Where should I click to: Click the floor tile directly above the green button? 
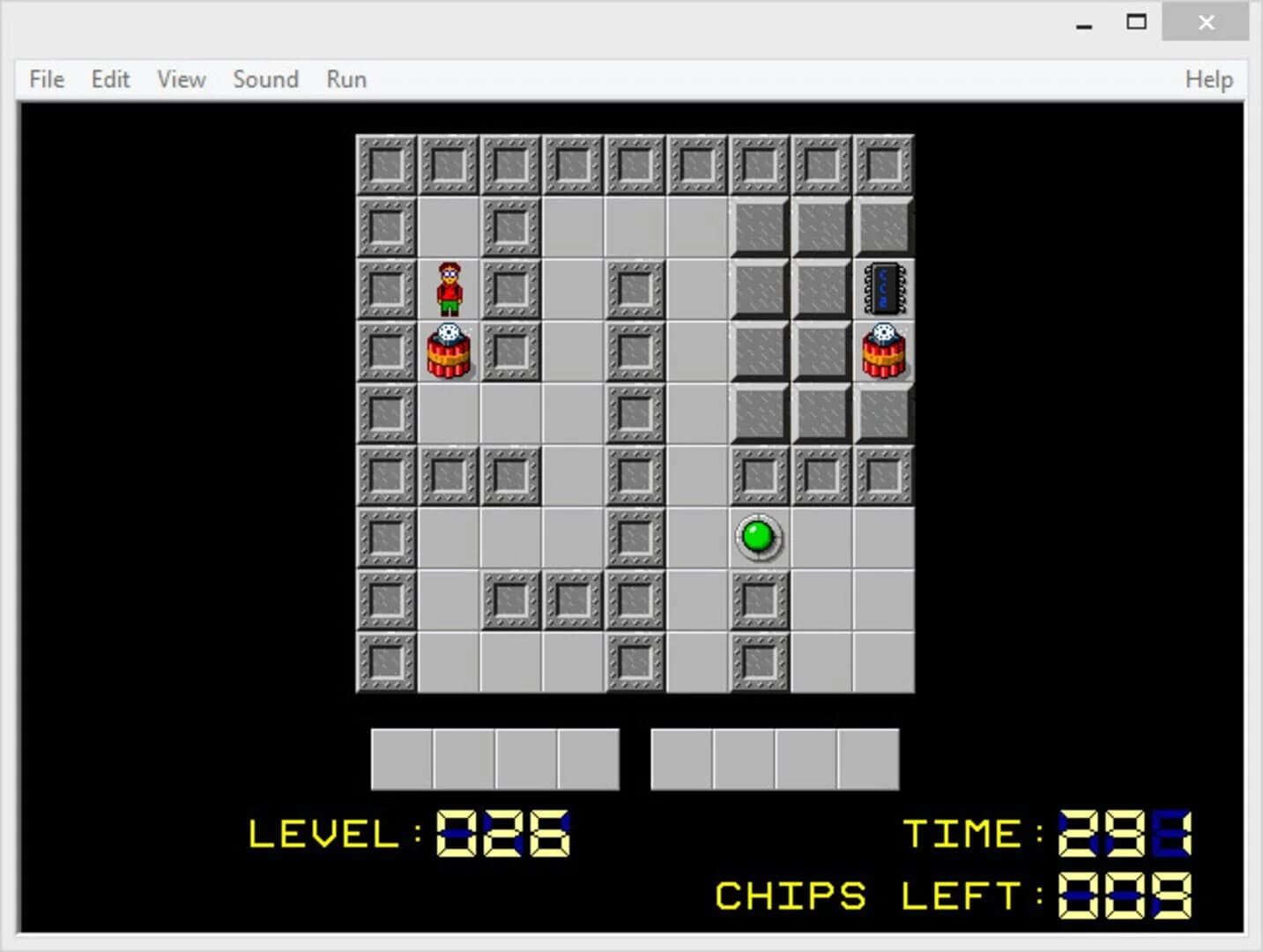click(x=758, y=474)
